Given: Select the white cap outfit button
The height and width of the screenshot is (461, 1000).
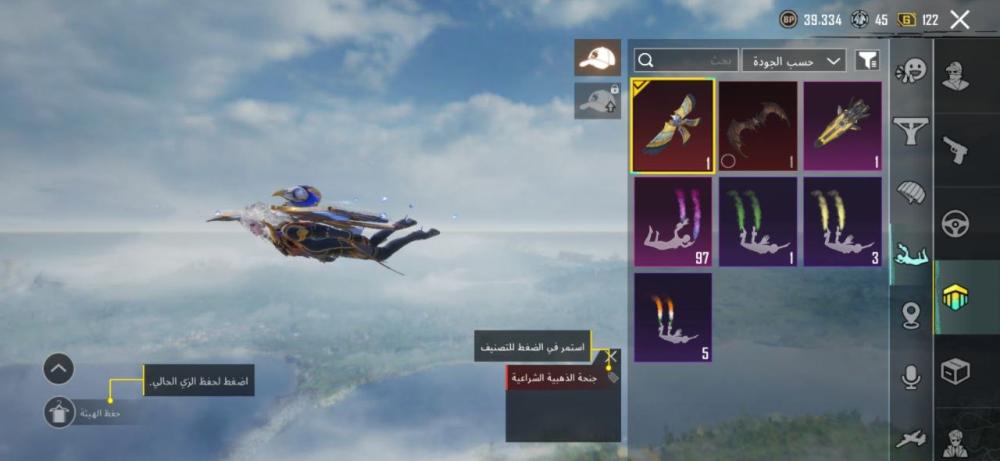Looking at the screenshot, I should coord(597,57).
